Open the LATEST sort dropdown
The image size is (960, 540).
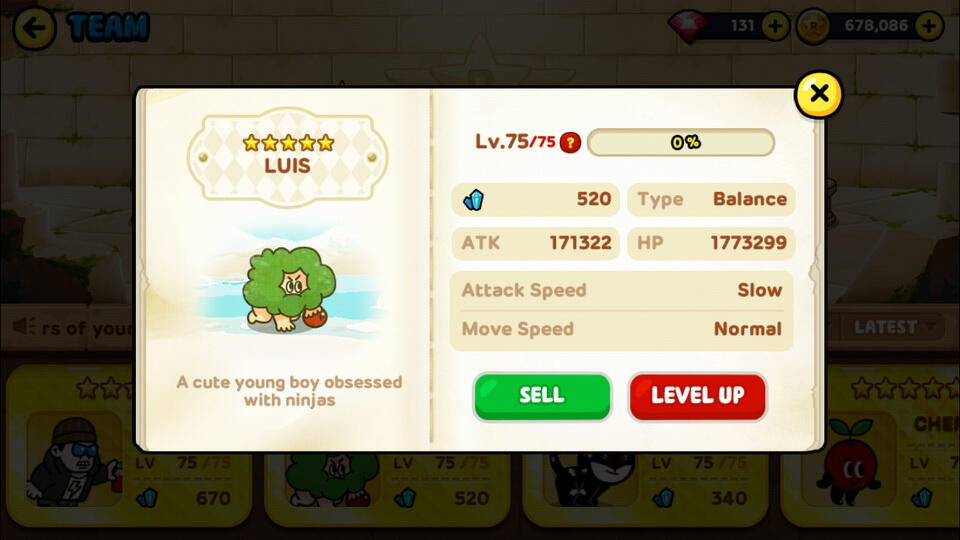pos(895,327)
